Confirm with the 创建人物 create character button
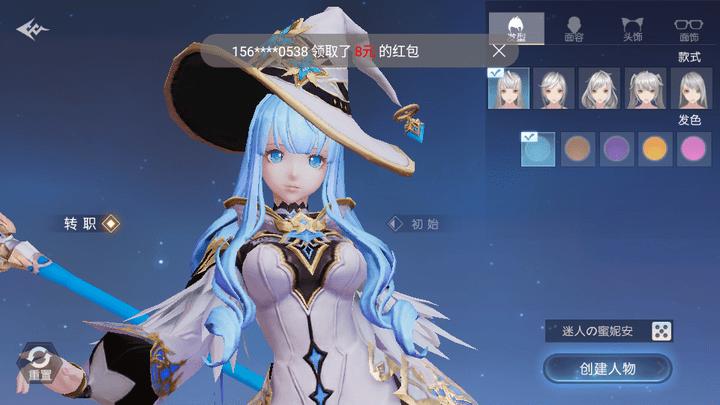Screen dimensions: 720x405 click(x=607, y=369)
